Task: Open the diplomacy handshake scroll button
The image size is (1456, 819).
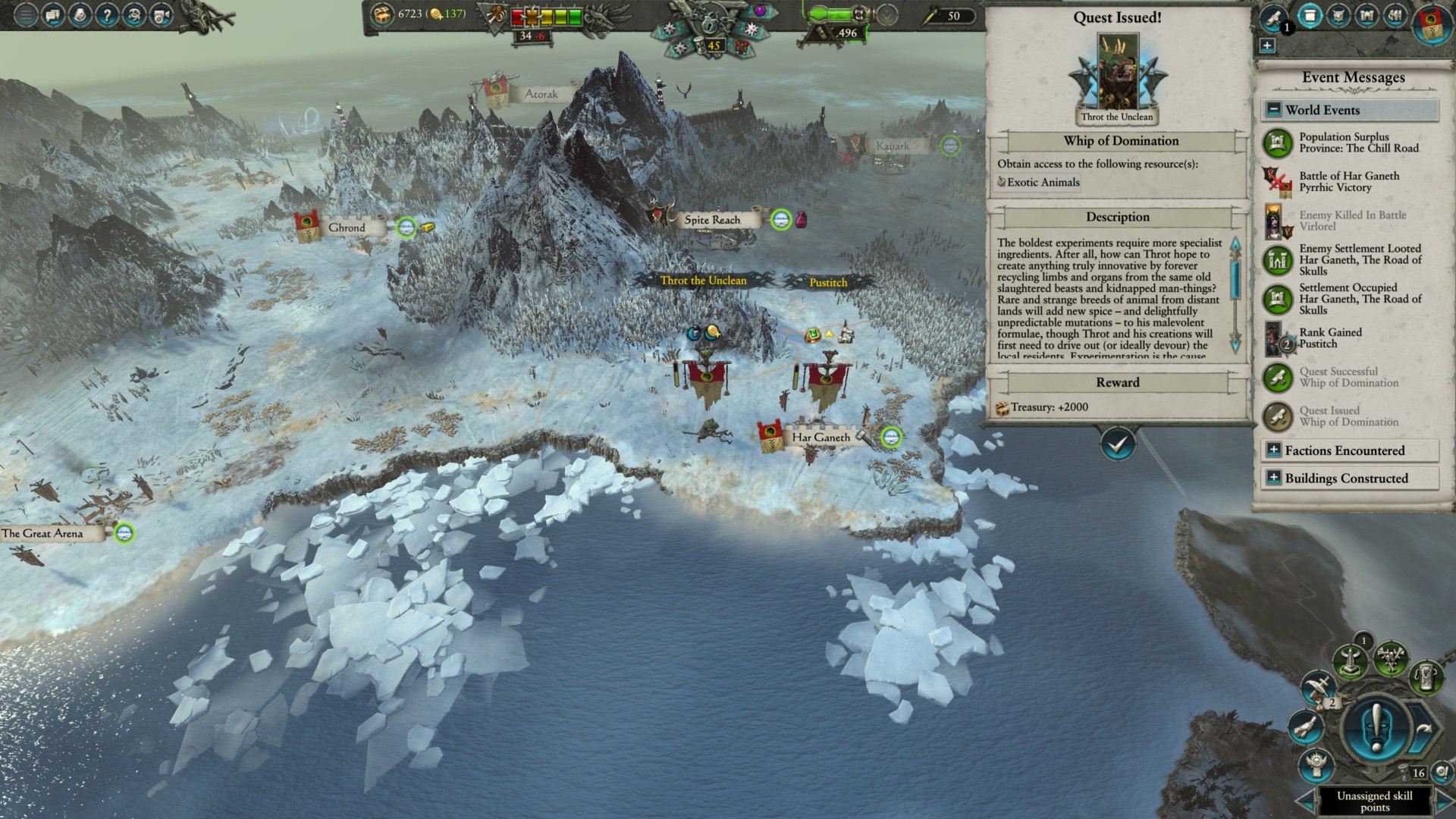Action: click(x=1306, y=730)
